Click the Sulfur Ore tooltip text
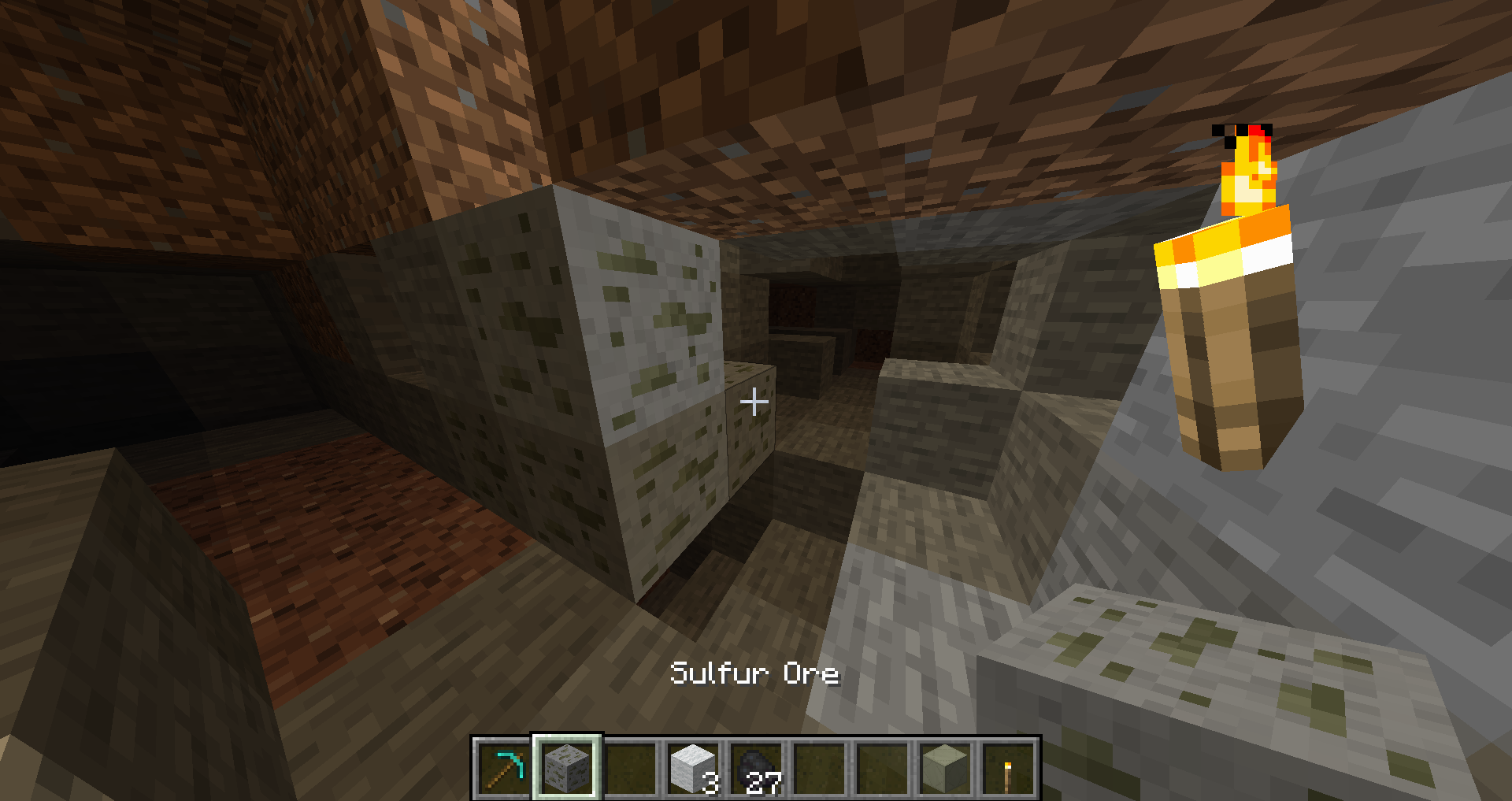The width and height of the screenshot is (1512, 801). tap(754, 673)
